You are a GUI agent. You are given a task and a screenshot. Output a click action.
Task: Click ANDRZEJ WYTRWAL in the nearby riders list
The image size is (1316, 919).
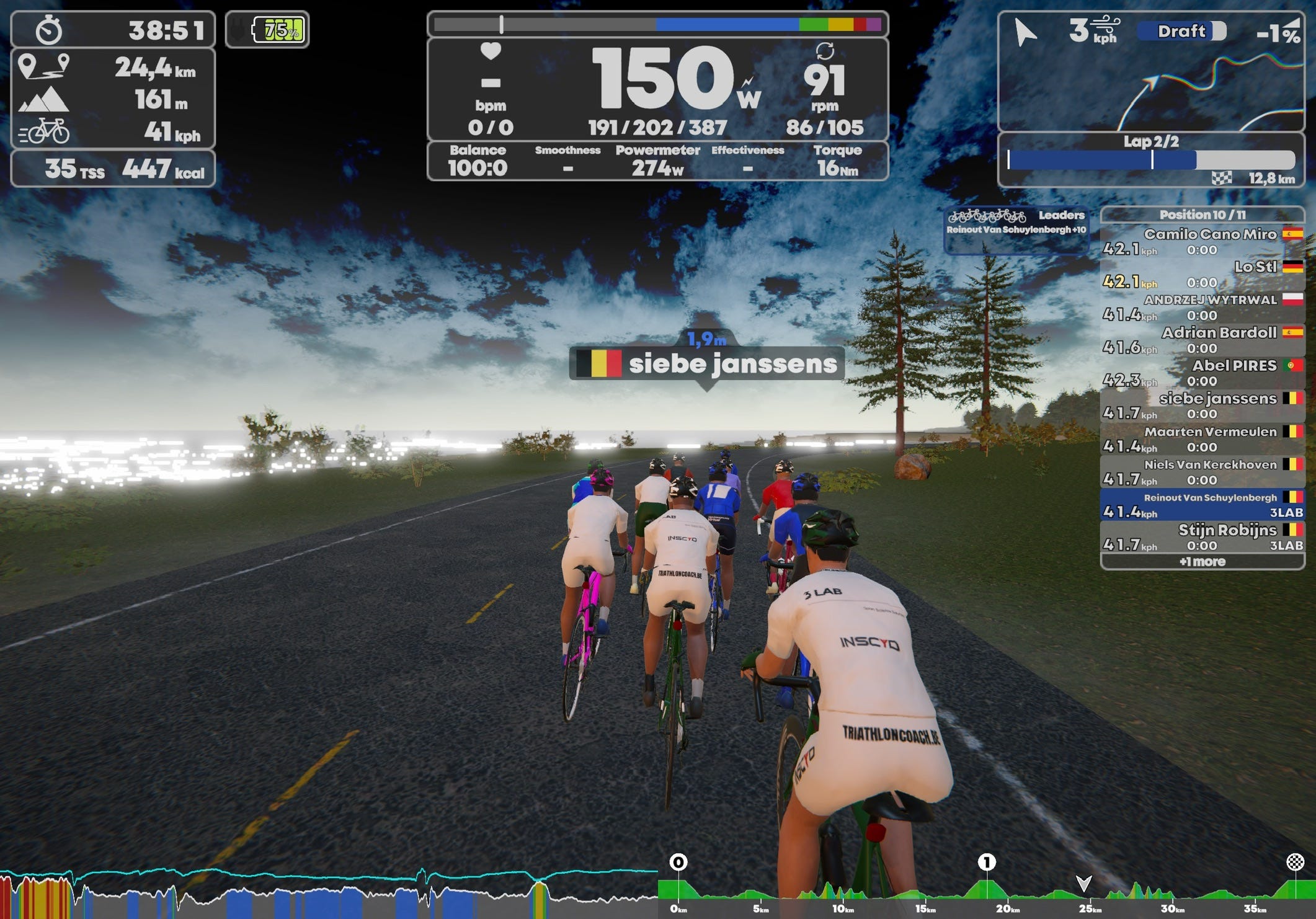coord(1202,308)
